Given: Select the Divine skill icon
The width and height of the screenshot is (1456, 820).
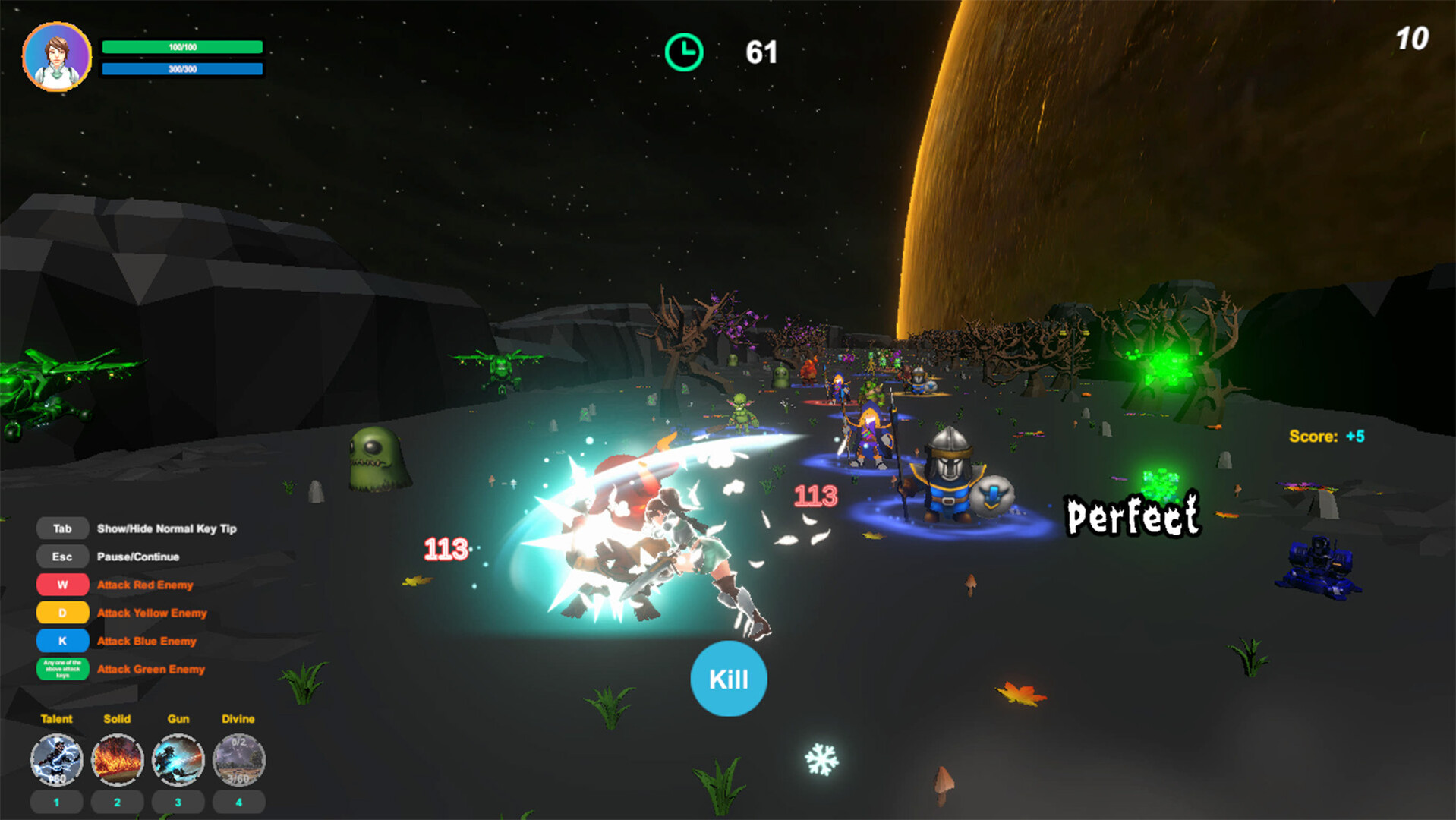Looking at the screenshot, I should point(239,759).
